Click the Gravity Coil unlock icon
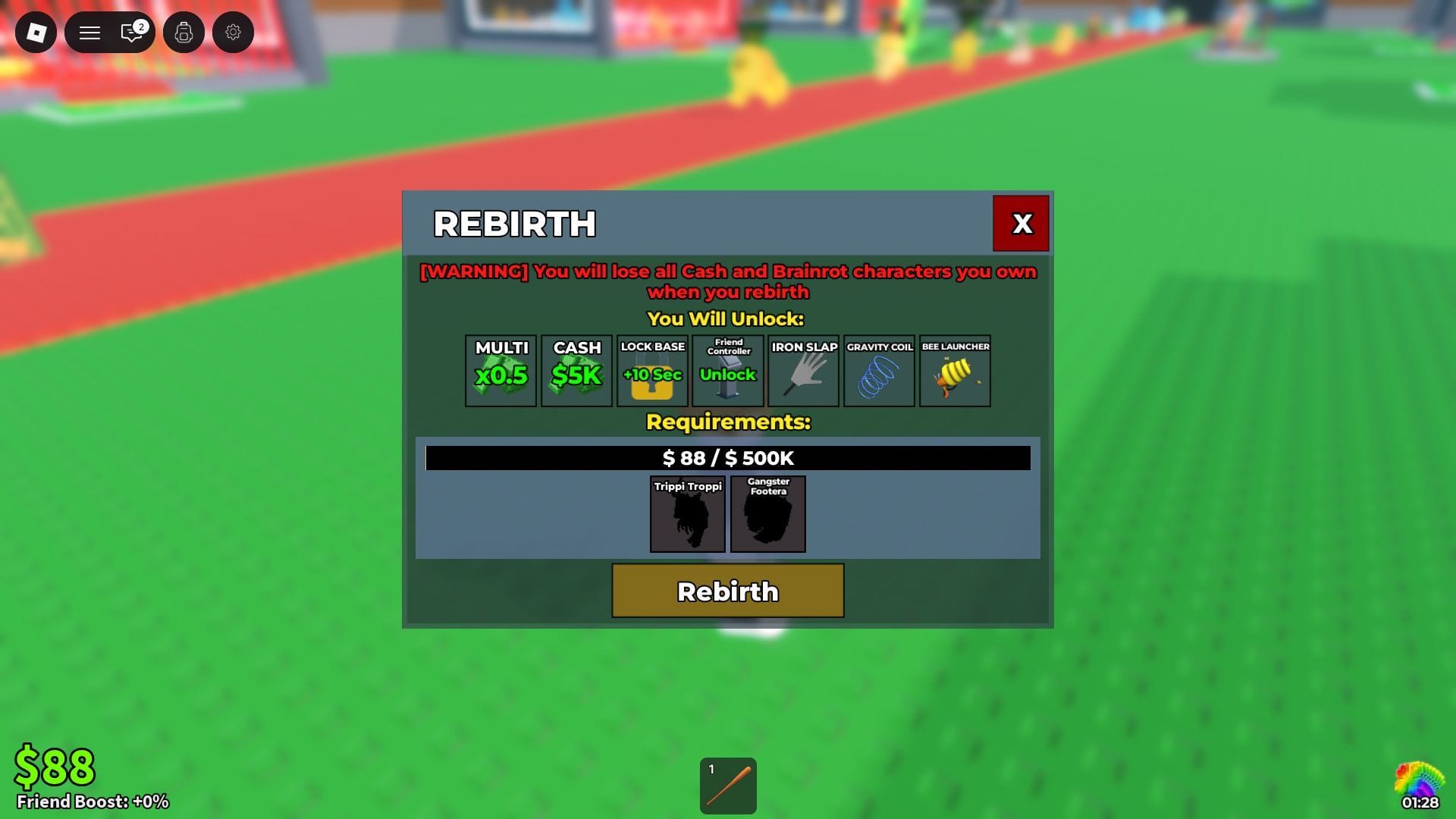The image size is (1456, 819). [x=879, y=371]
